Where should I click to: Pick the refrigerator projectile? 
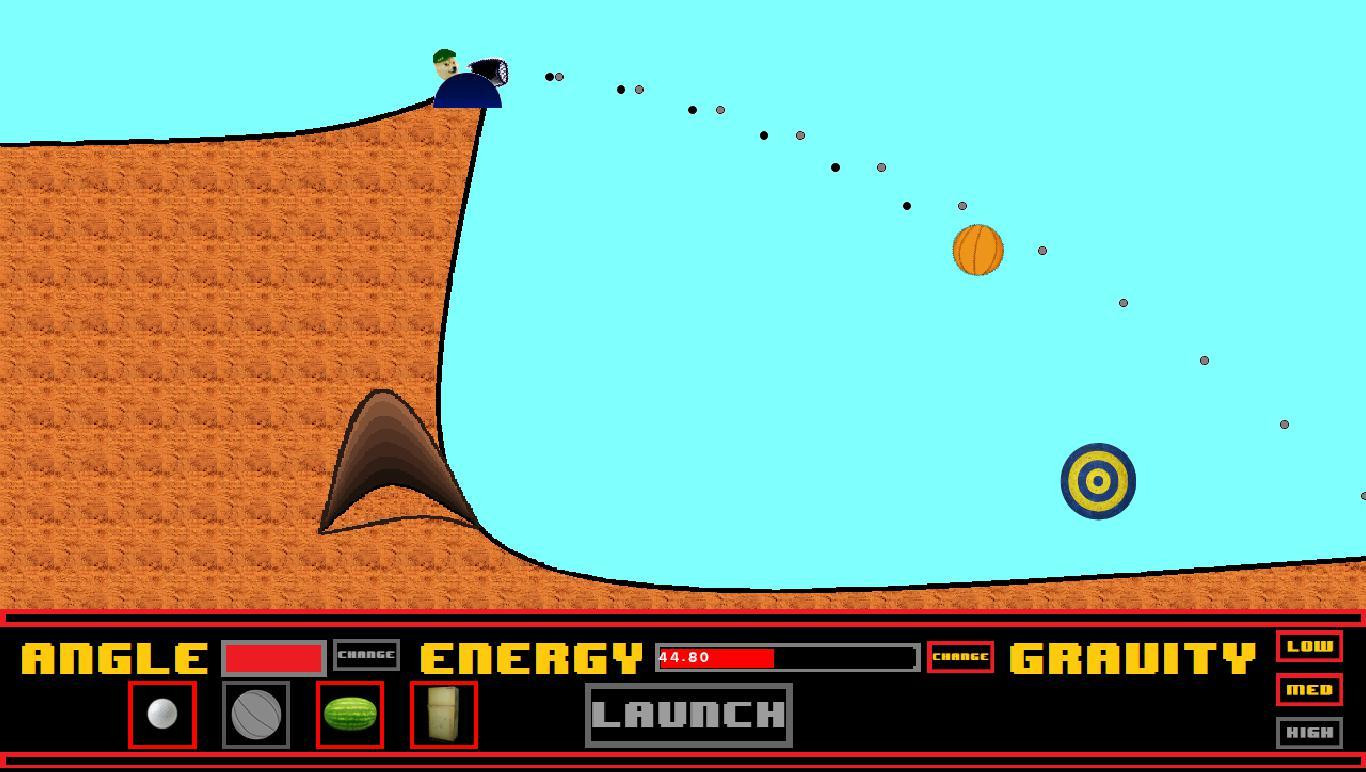point(443,713)
